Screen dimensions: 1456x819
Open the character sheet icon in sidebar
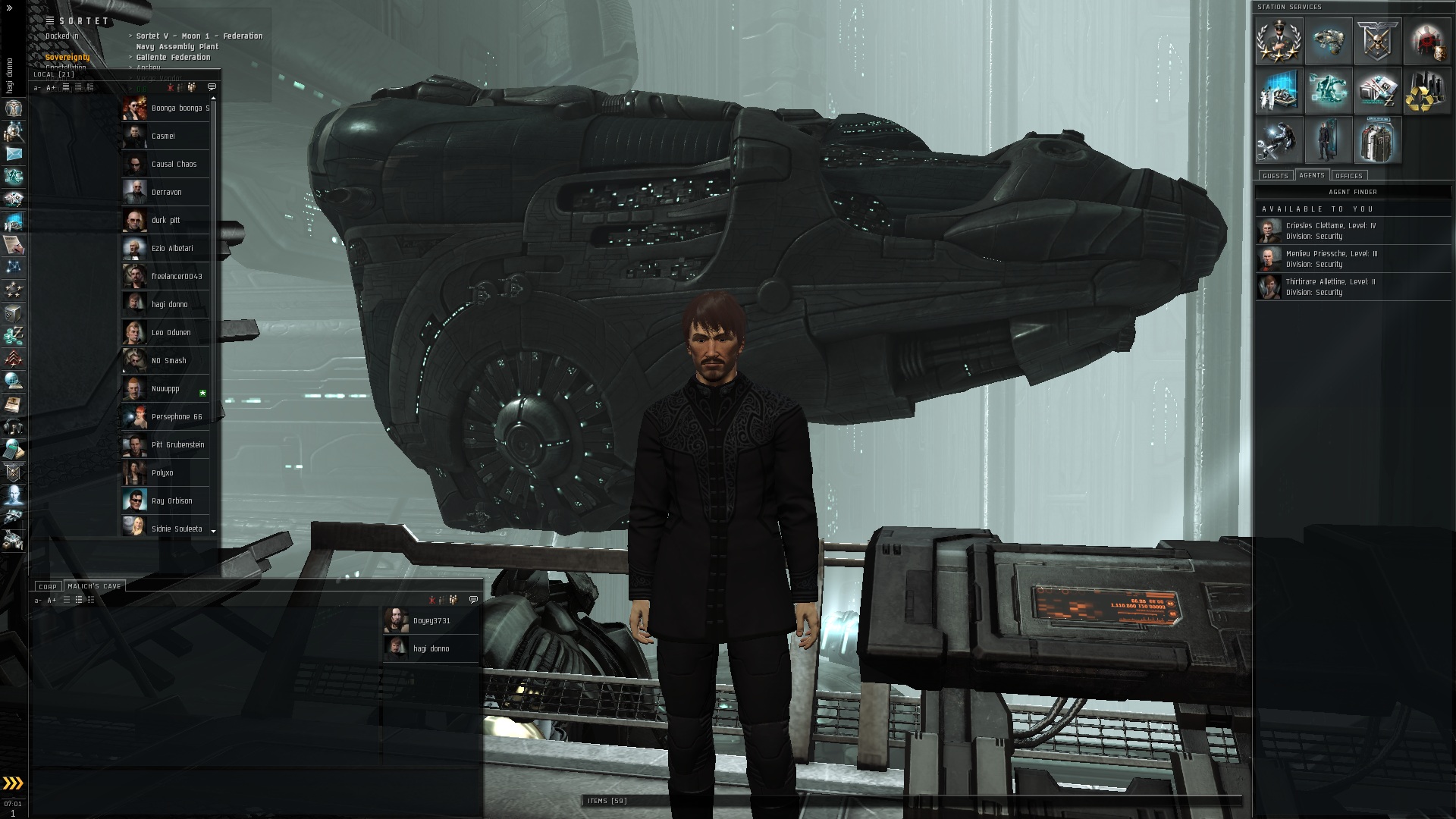coord(14,108)
